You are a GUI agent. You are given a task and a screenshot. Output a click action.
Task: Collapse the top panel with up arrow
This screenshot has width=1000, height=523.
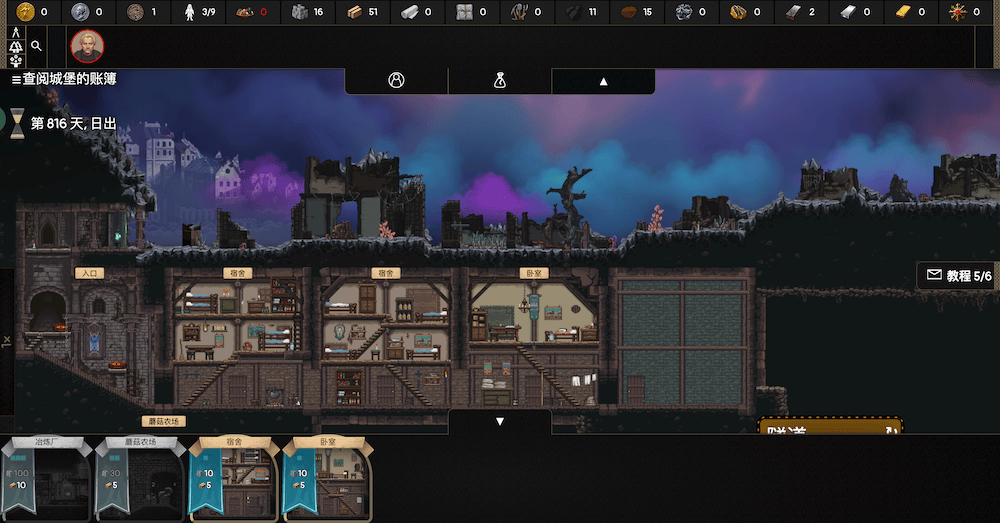603,82
